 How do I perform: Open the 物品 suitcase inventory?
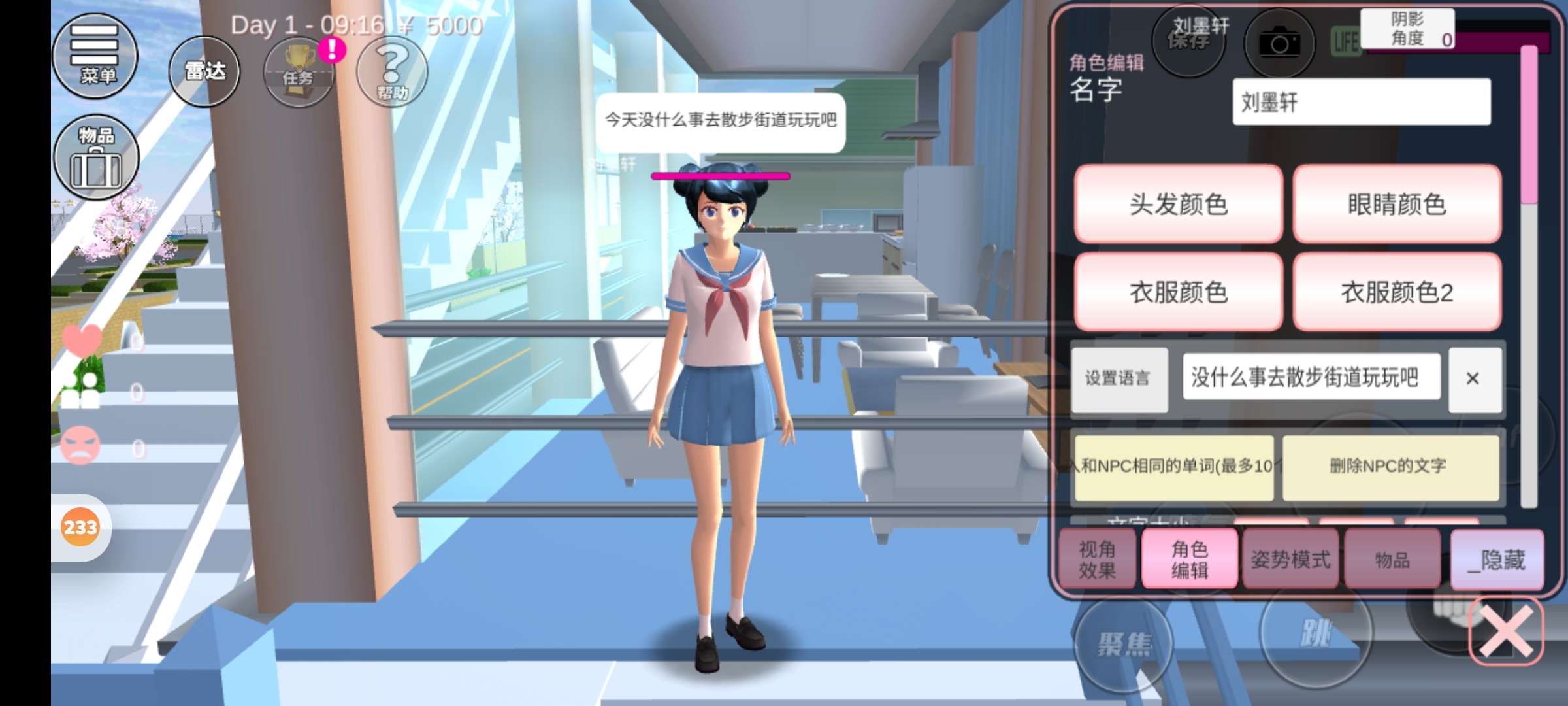pyautogui.click(x=96, y=157)
